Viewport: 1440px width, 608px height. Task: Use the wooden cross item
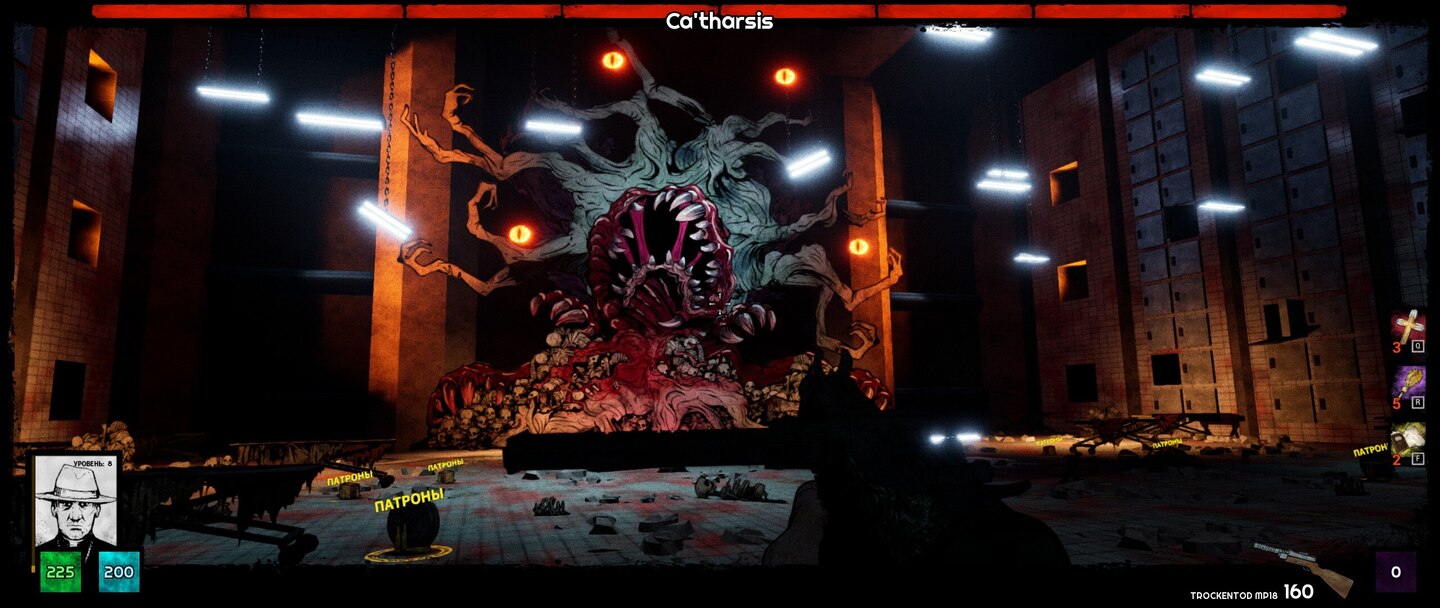pos(1408,327)
